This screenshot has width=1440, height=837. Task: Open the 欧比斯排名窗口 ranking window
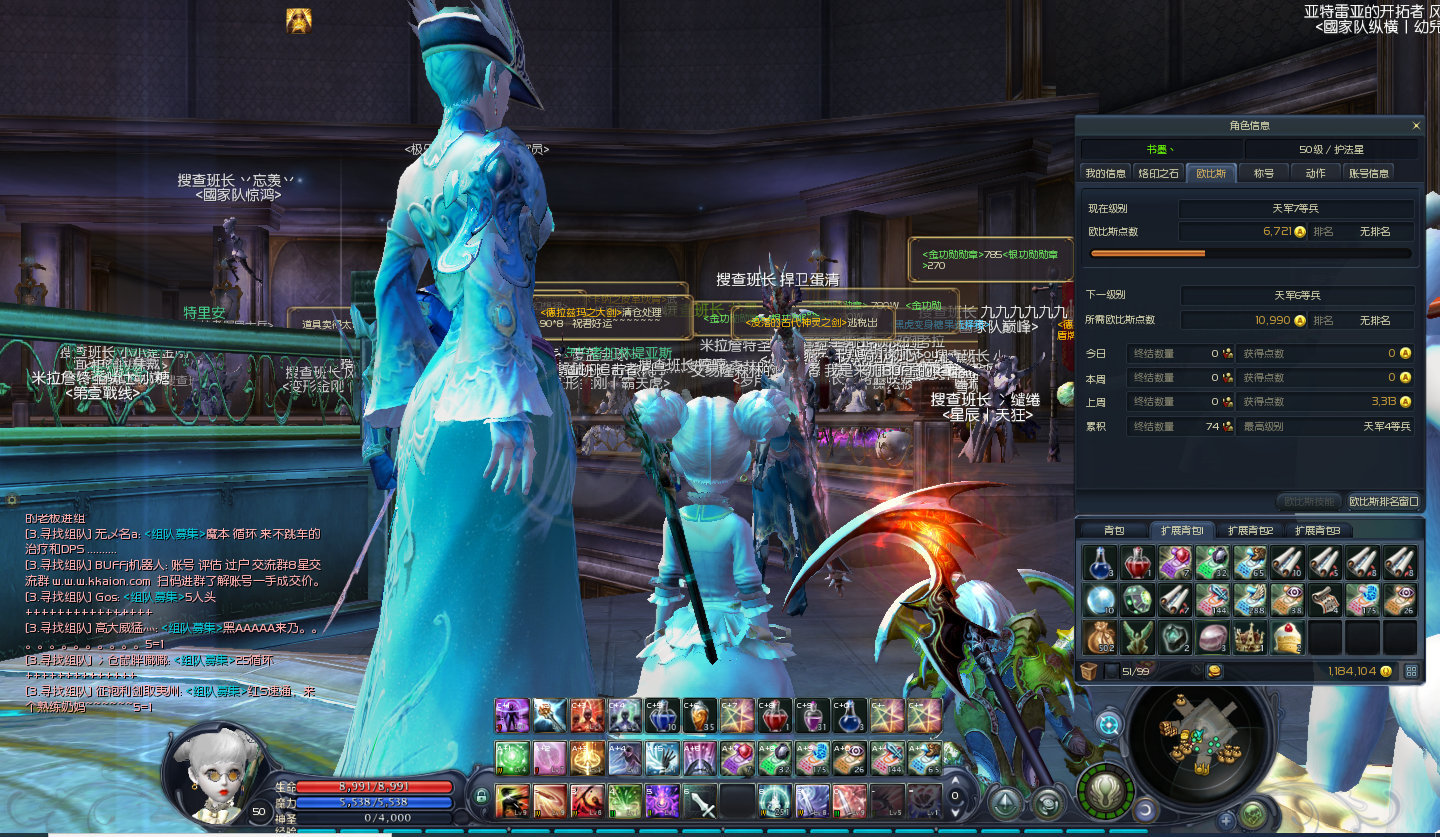pos(1383,501)
